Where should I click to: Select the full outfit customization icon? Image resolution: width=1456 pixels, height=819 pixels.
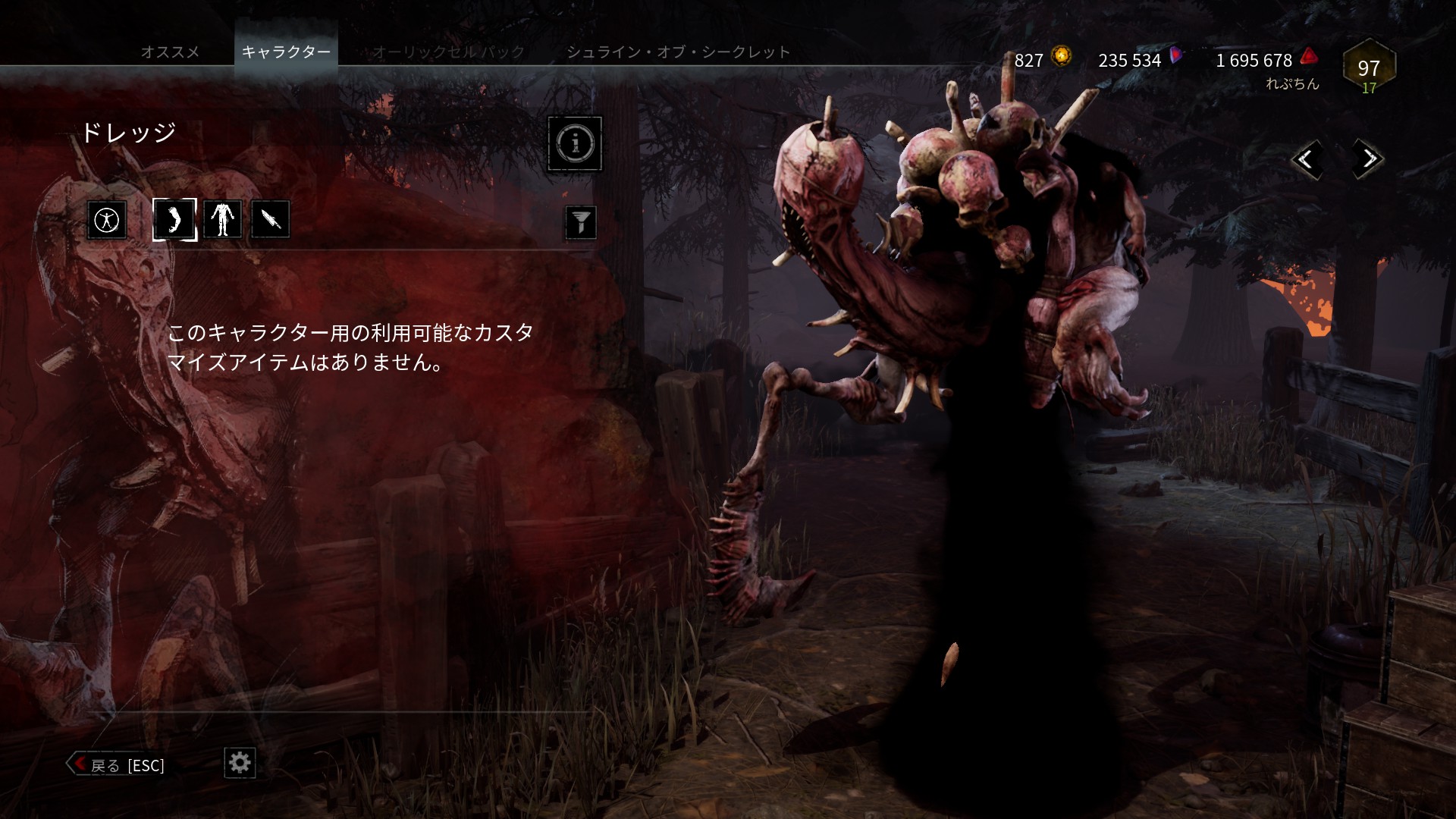pos(106,220)
